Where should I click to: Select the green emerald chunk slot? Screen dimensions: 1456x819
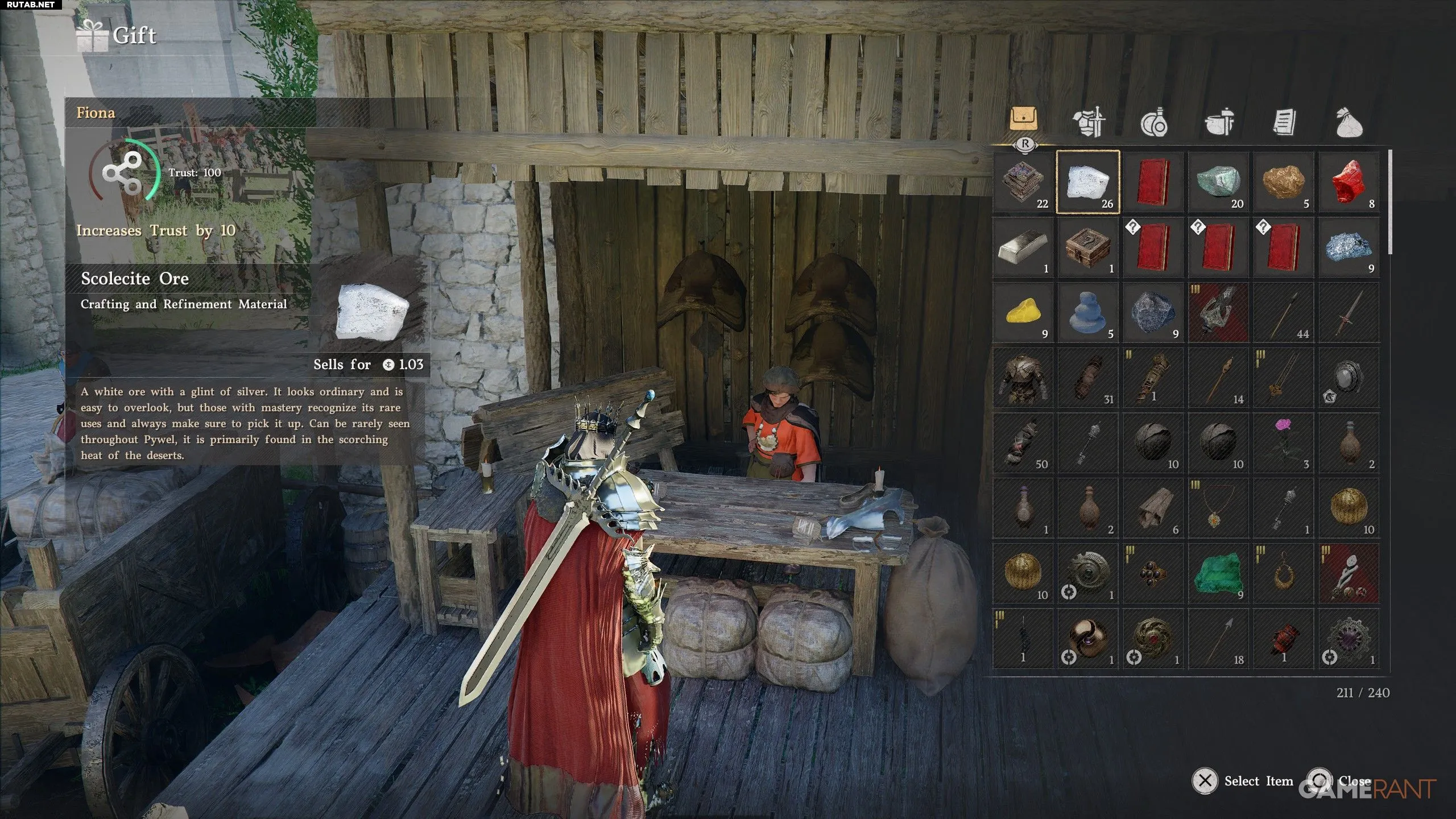(x=1218, y=573)
